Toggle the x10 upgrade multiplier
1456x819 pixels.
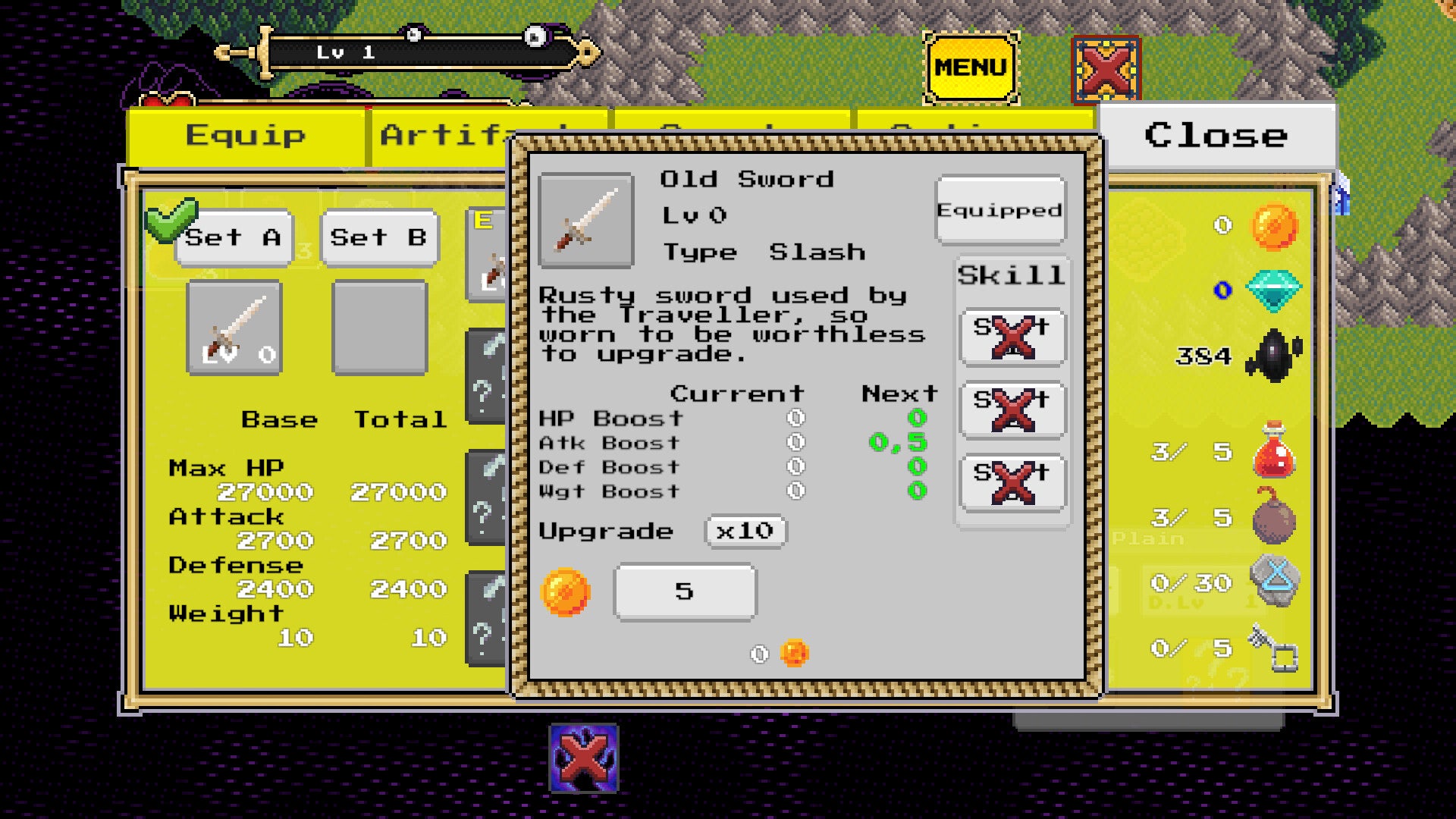[x=745, y=531]
